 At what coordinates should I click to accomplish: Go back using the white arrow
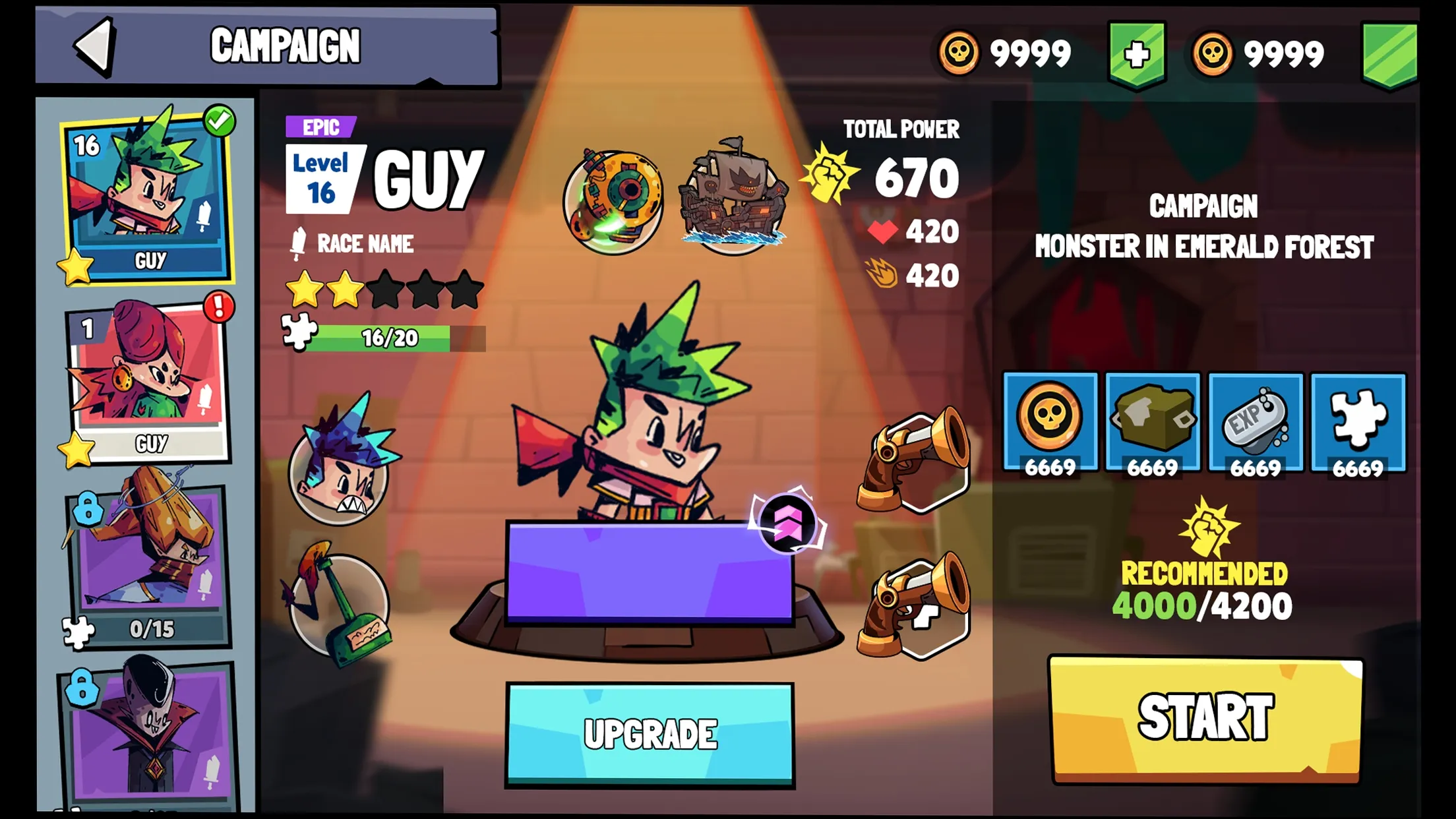point(96,46)
